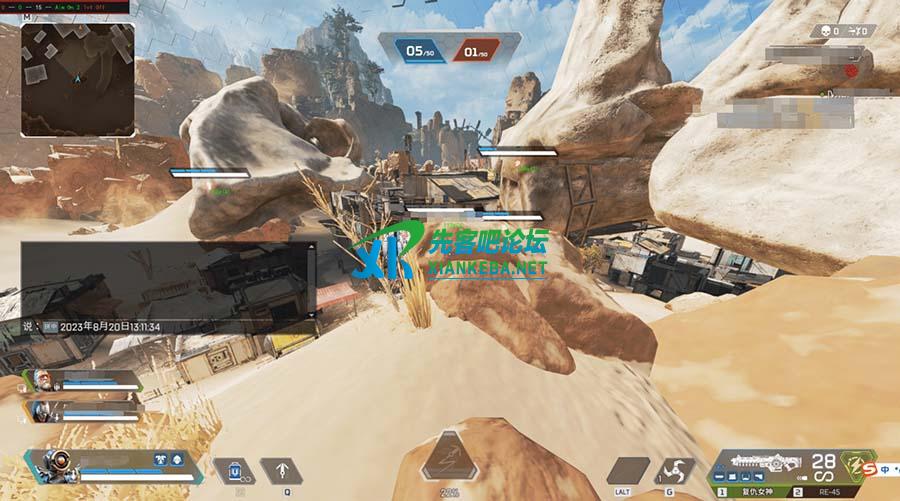The width and height of the screenshot is (900, 501).
Task: Use the tactical ability icon above Q
Action: 281,470
